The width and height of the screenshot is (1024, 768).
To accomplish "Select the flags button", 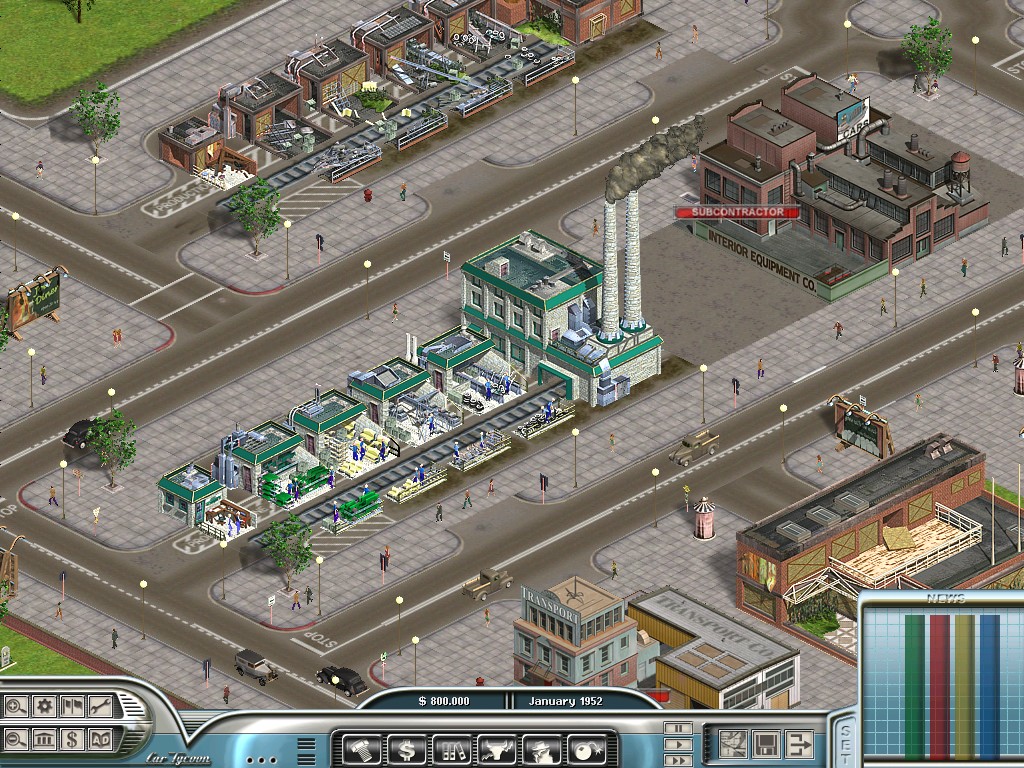I will click(x=72, y=706).
